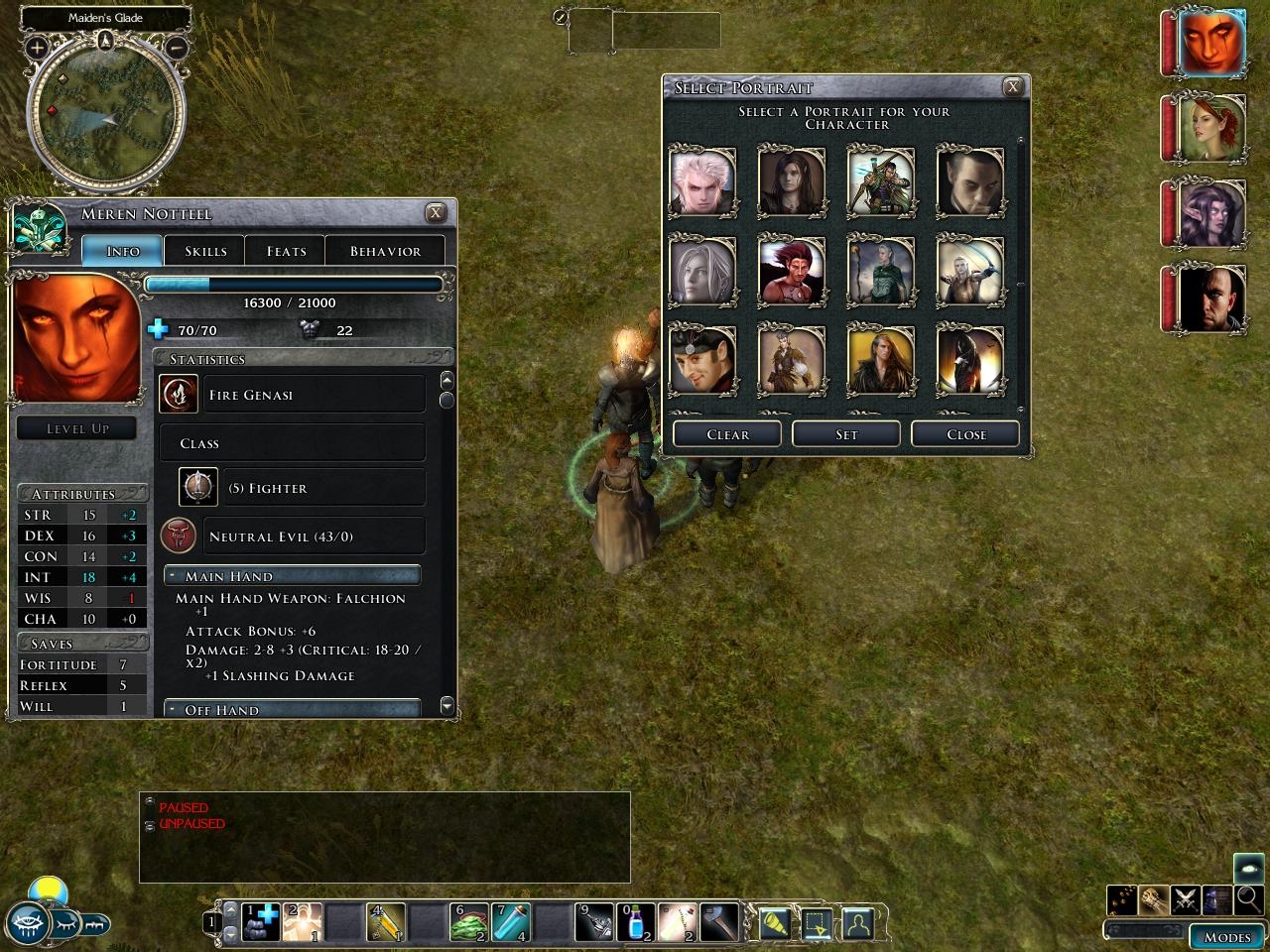
Task: Click the Level Up button
Action: [77, 428]
